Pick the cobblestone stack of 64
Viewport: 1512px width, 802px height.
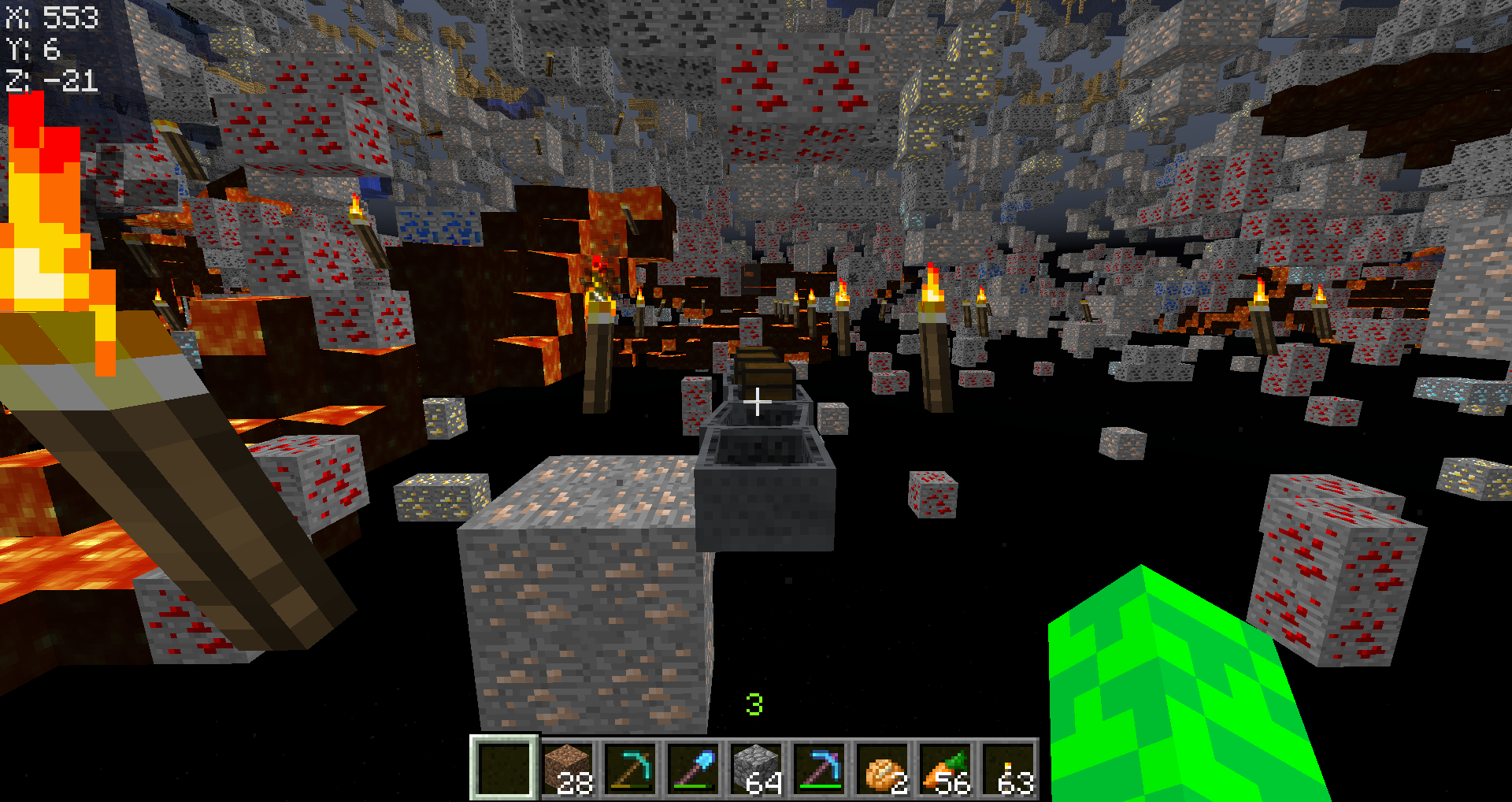click(x=757, y=768)
